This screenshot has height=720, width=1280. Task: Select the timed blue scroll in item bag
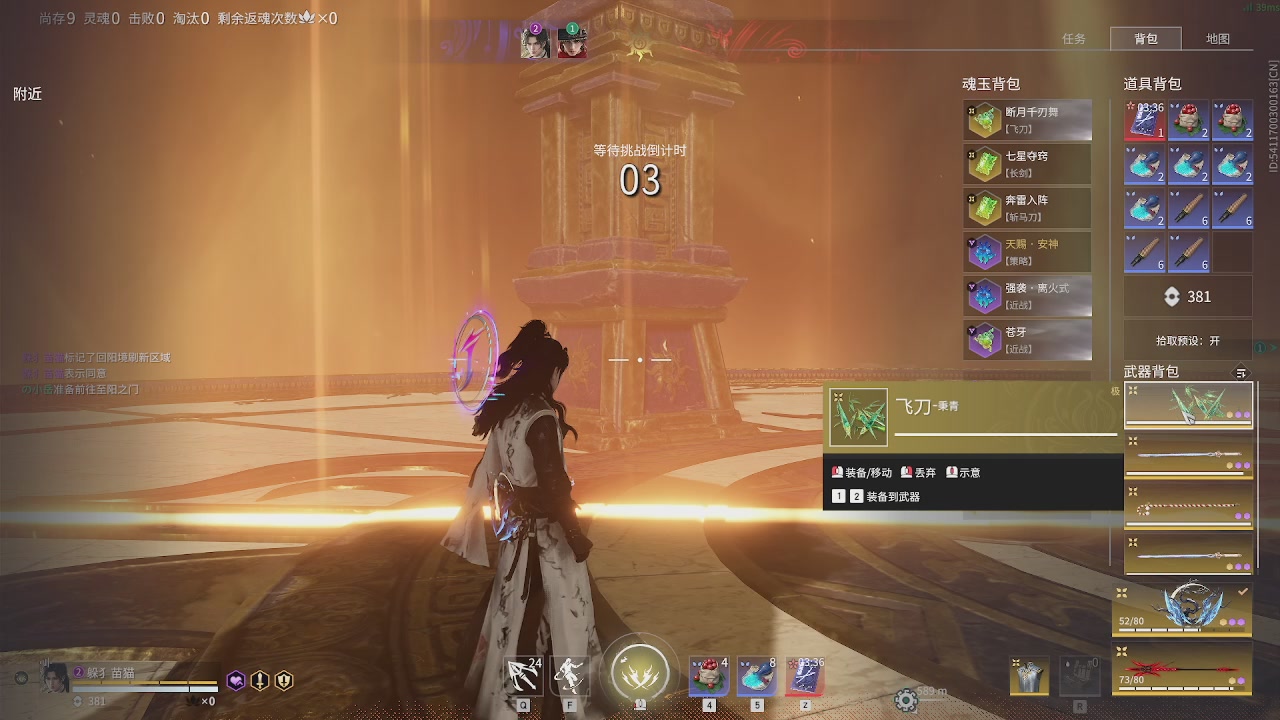pos(1145,121)
